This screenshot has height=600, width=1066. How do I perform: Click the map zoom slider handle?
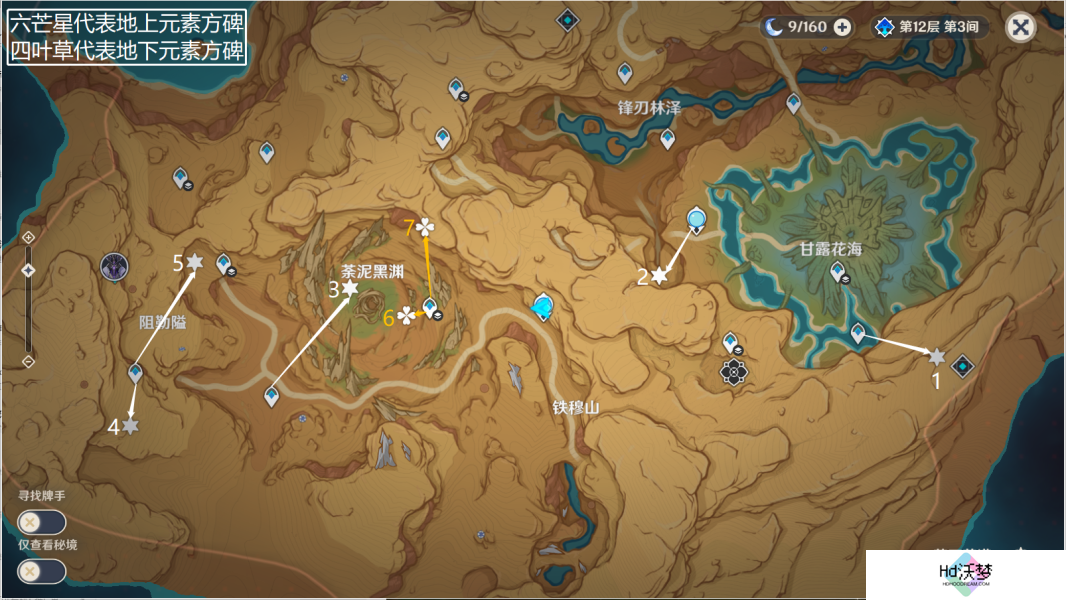[28, 270]
